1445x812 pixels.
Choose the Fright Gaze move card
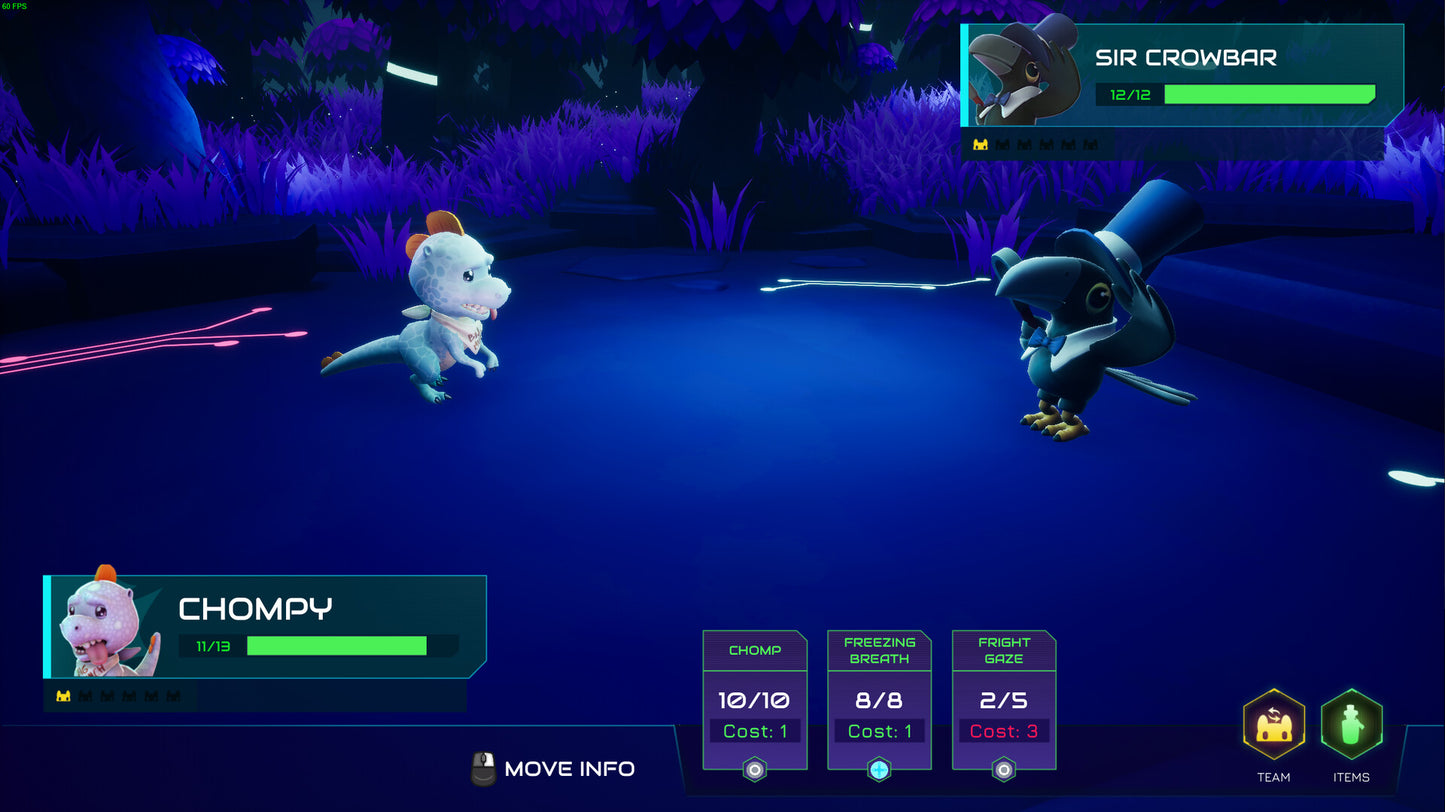tap(1004, 700)
